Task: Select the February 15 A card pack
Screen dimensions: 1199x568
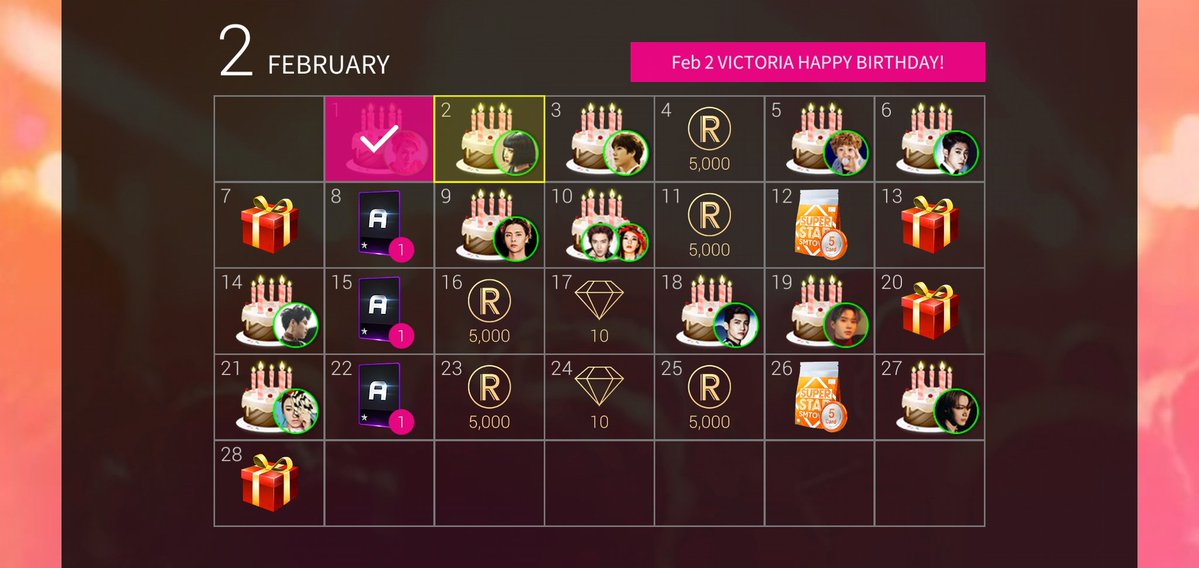Action: tap(379, 312)
